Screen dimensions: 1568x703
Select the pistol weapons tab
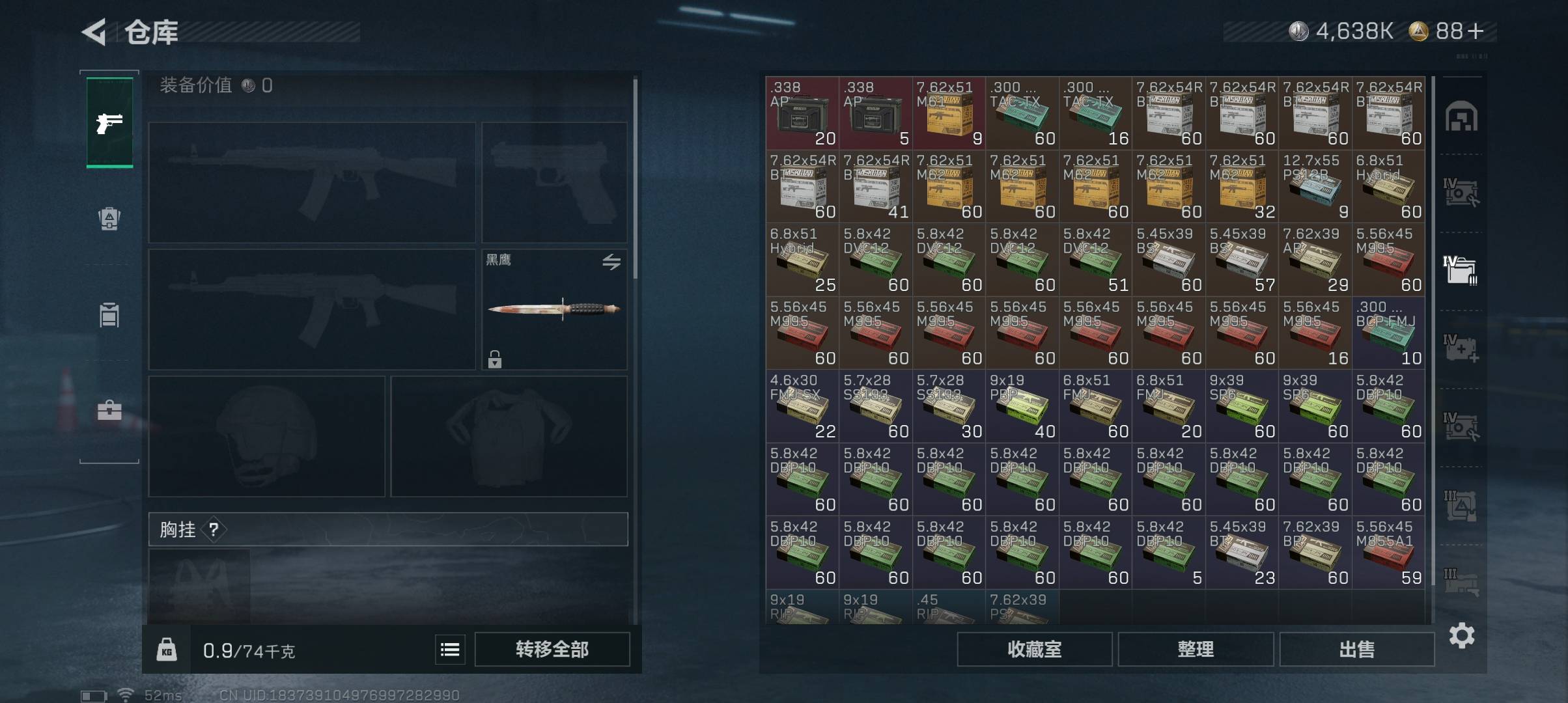click(109, 123)
